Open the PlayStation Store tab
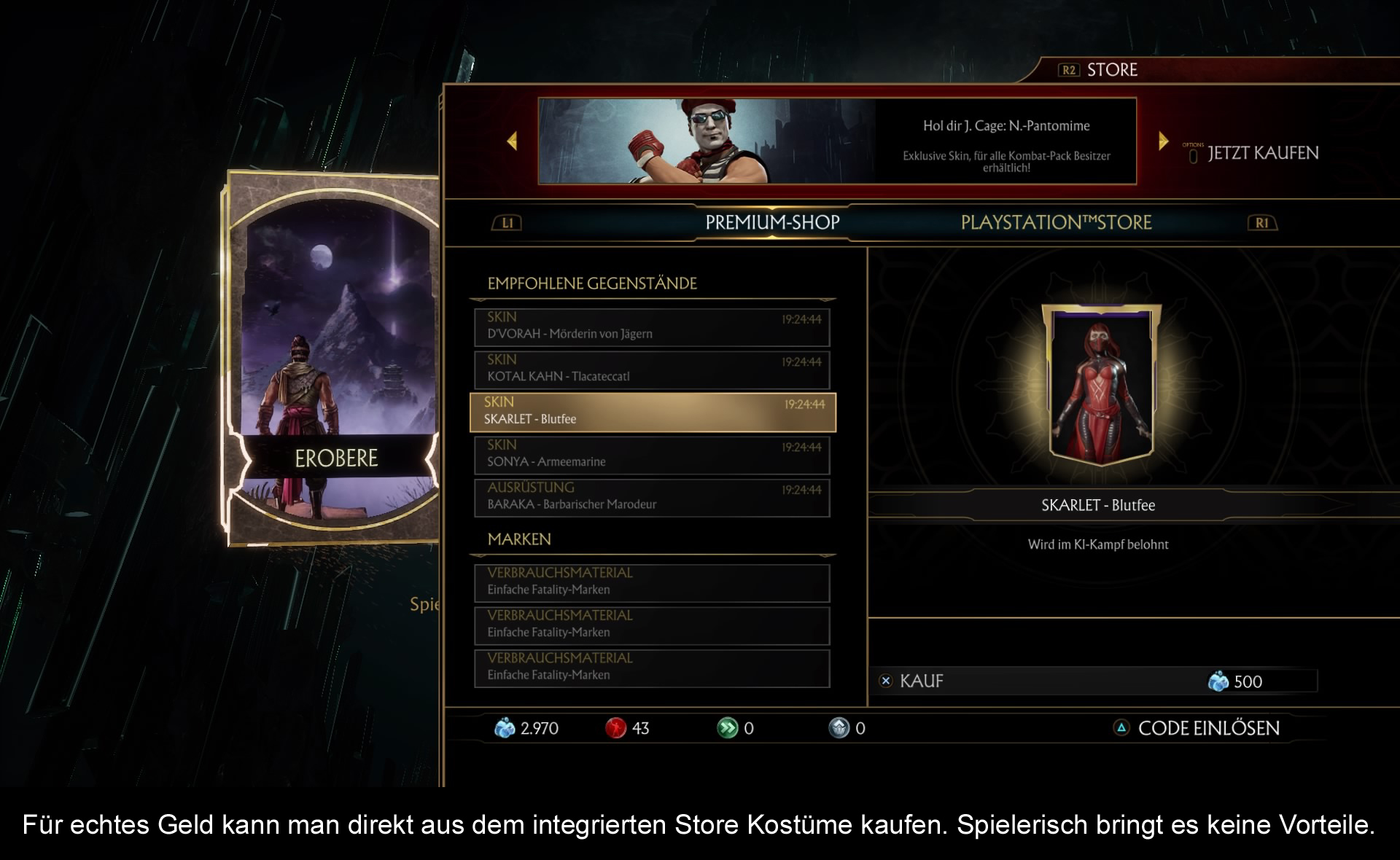The height and width of the screenshot is (860, 1400). coord(1056,222)
